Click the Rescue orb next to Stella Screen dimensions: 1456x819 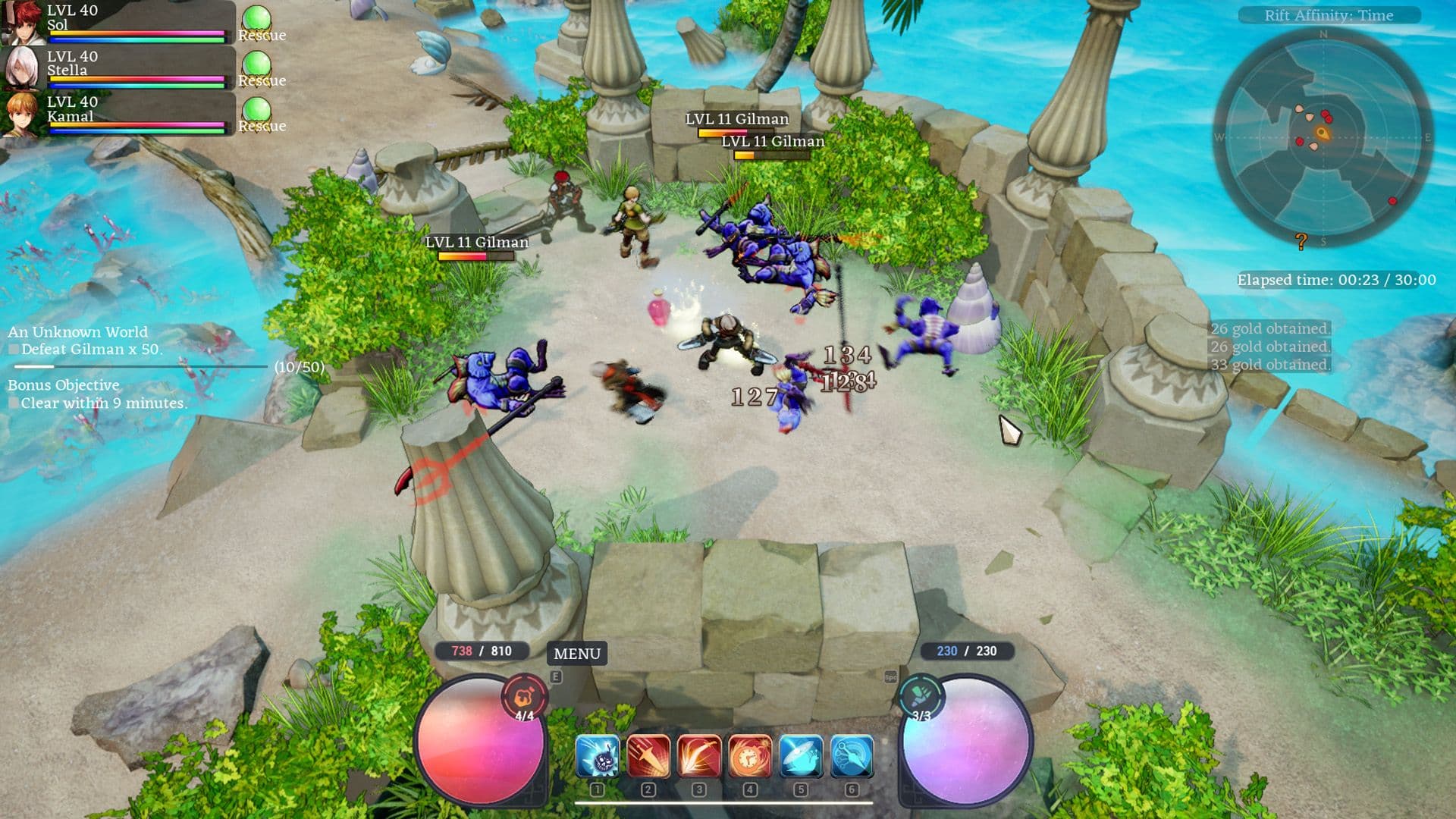coord(257,66)
